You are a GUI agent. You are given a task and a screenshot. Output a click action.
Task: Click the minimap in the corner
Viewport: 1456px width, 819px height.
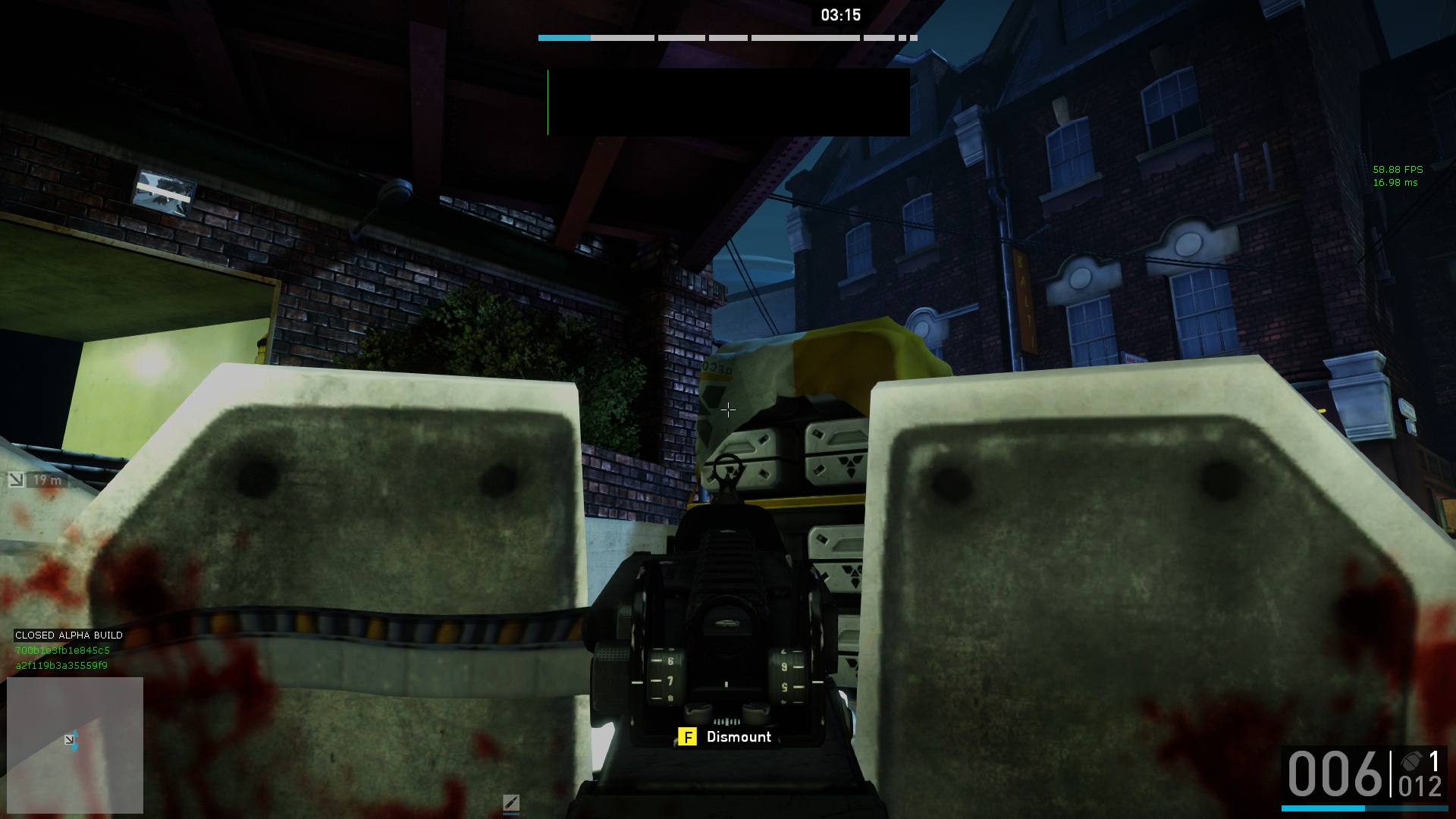point(75,745)
